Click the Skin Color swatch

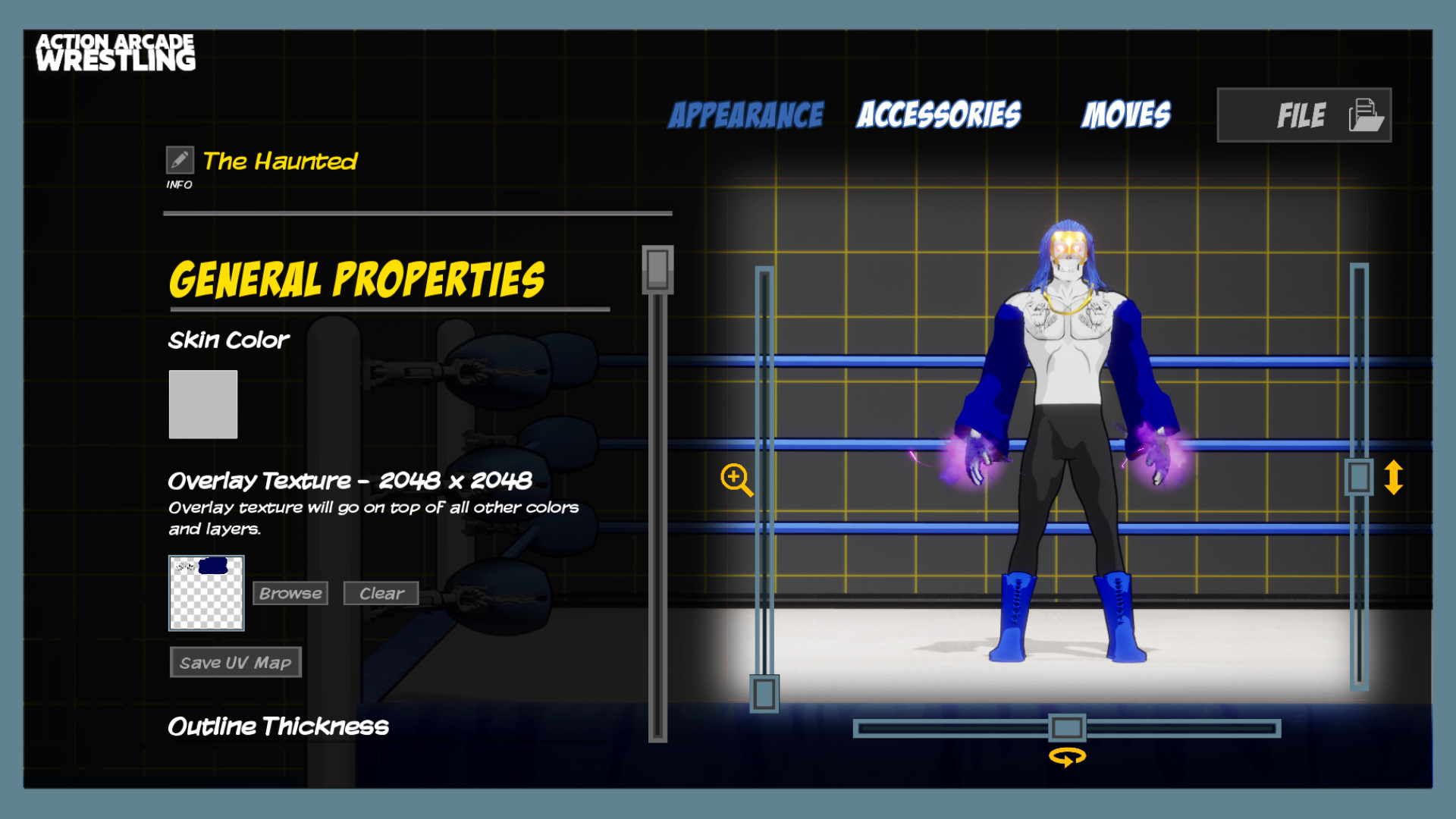tap(202, 403)
